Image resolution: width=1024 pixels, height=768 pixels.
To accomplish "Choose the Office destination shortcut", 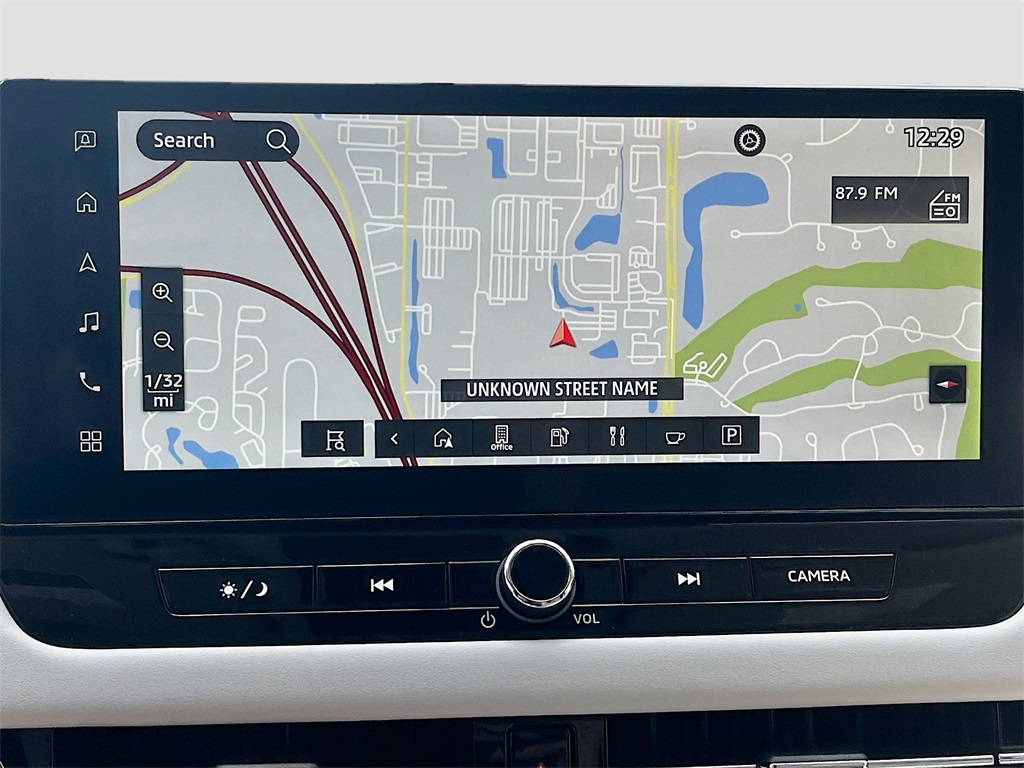I will [501, 437].
